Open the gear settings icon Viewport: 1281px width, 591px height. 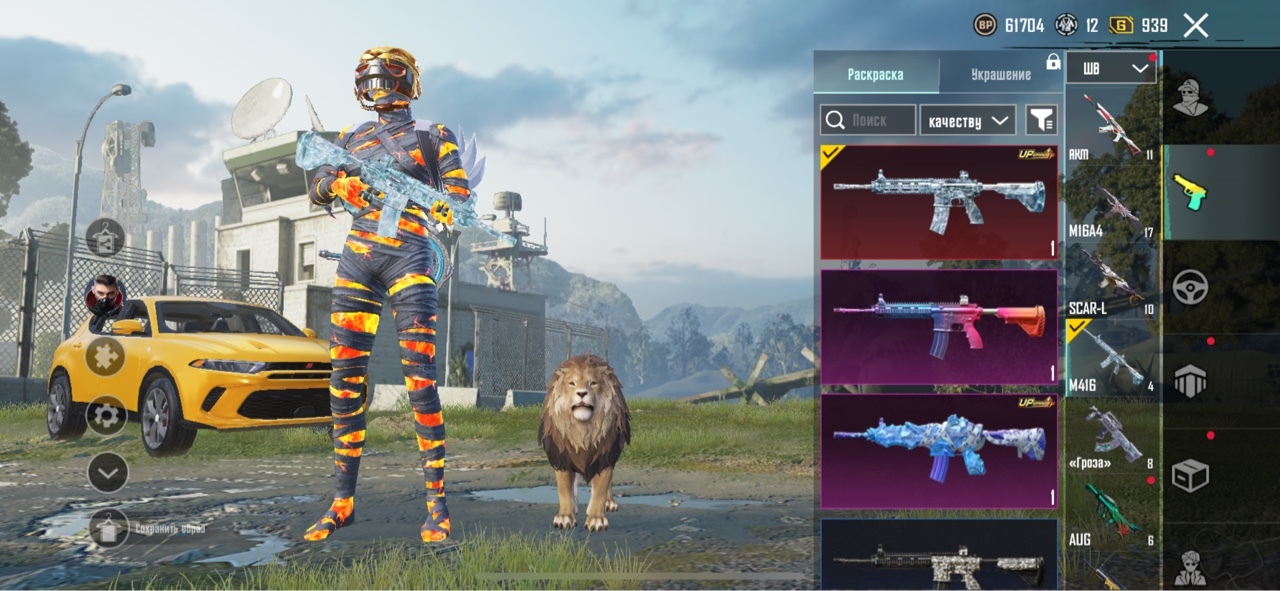click(x=107, y=415)
